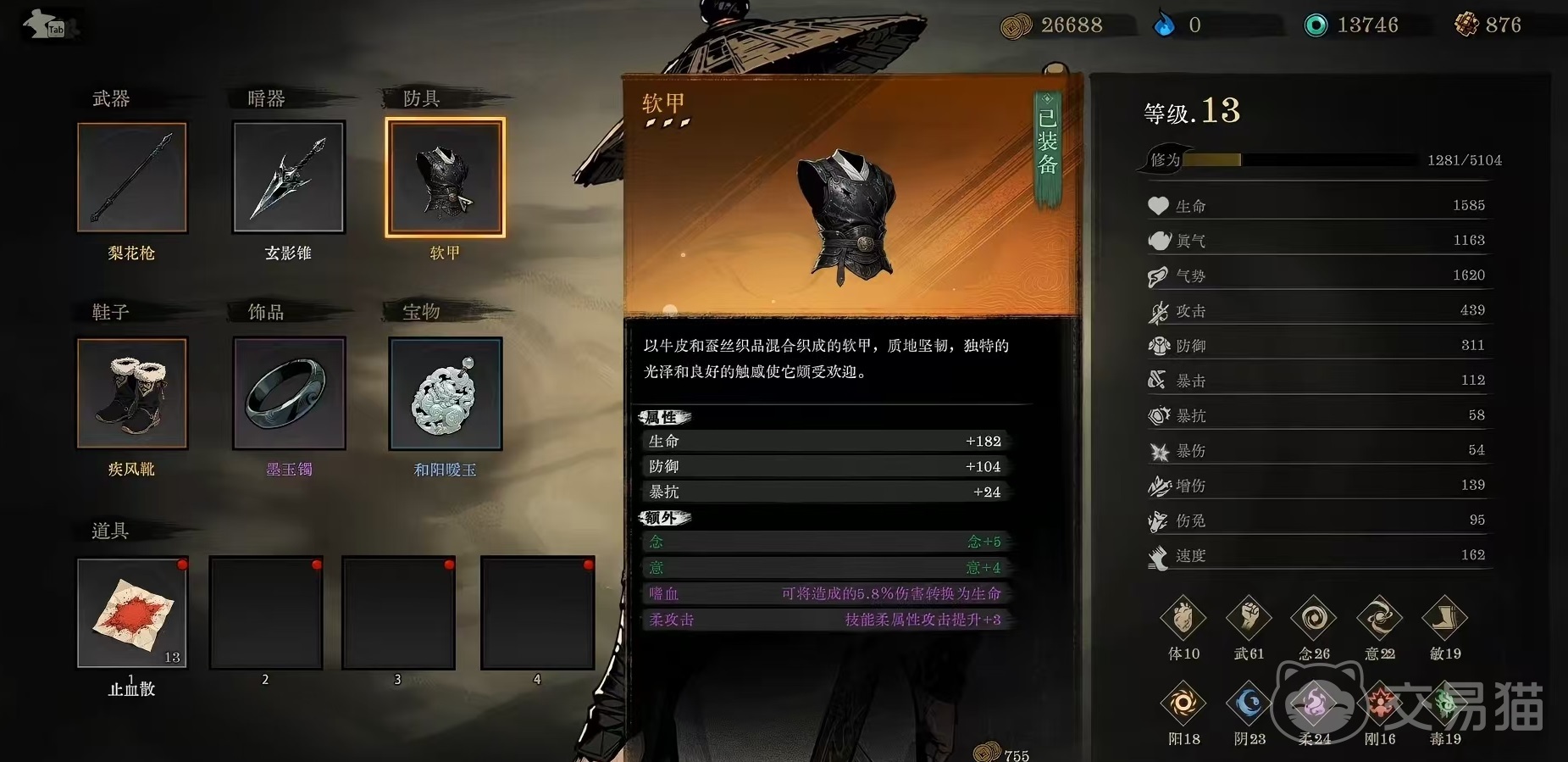1568x762 pixels.
Task: Click the equipped 软甲 armor slot
Action: 446,177
